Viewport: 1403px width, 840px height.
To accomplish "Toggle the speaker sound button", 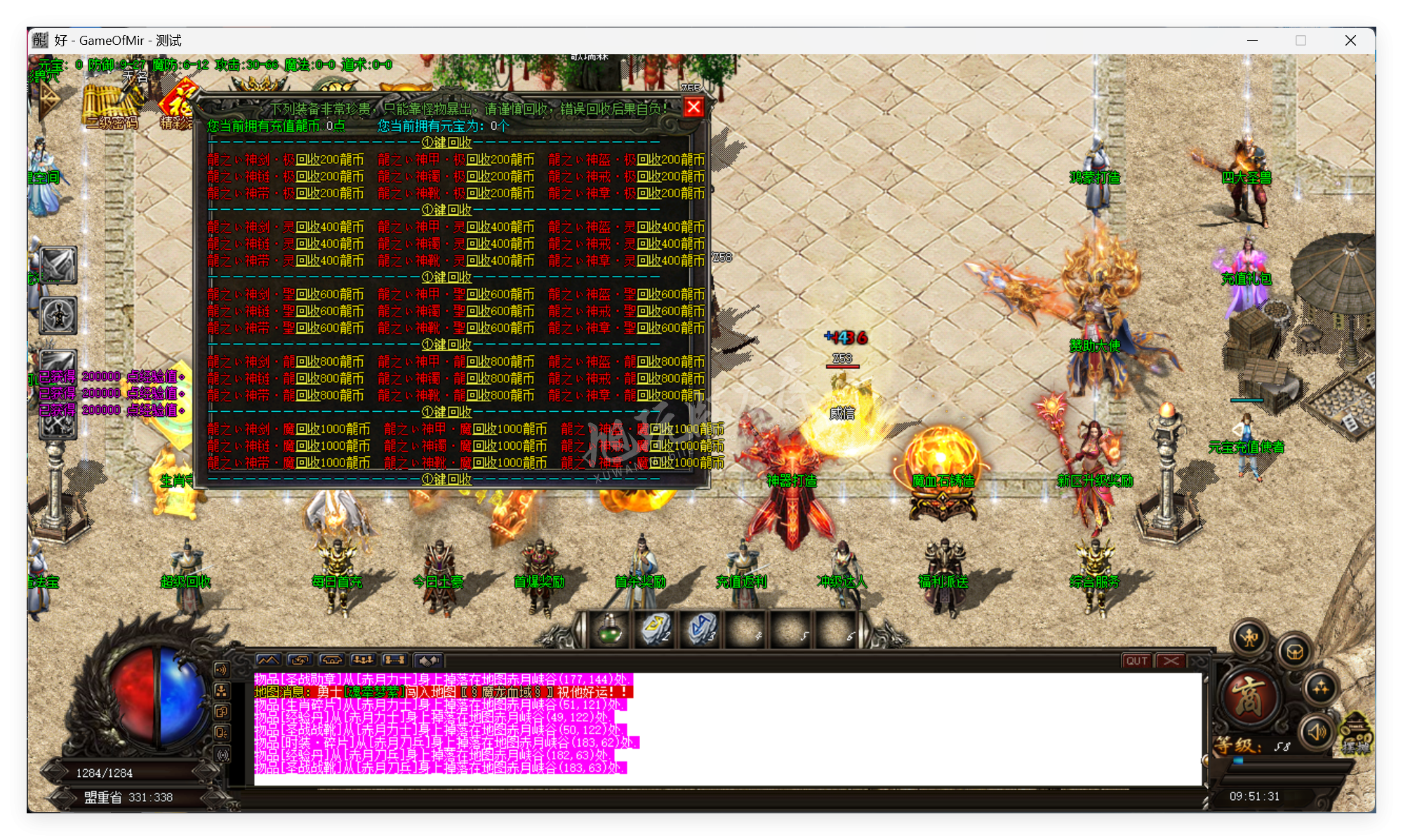I will [1317, 732].
